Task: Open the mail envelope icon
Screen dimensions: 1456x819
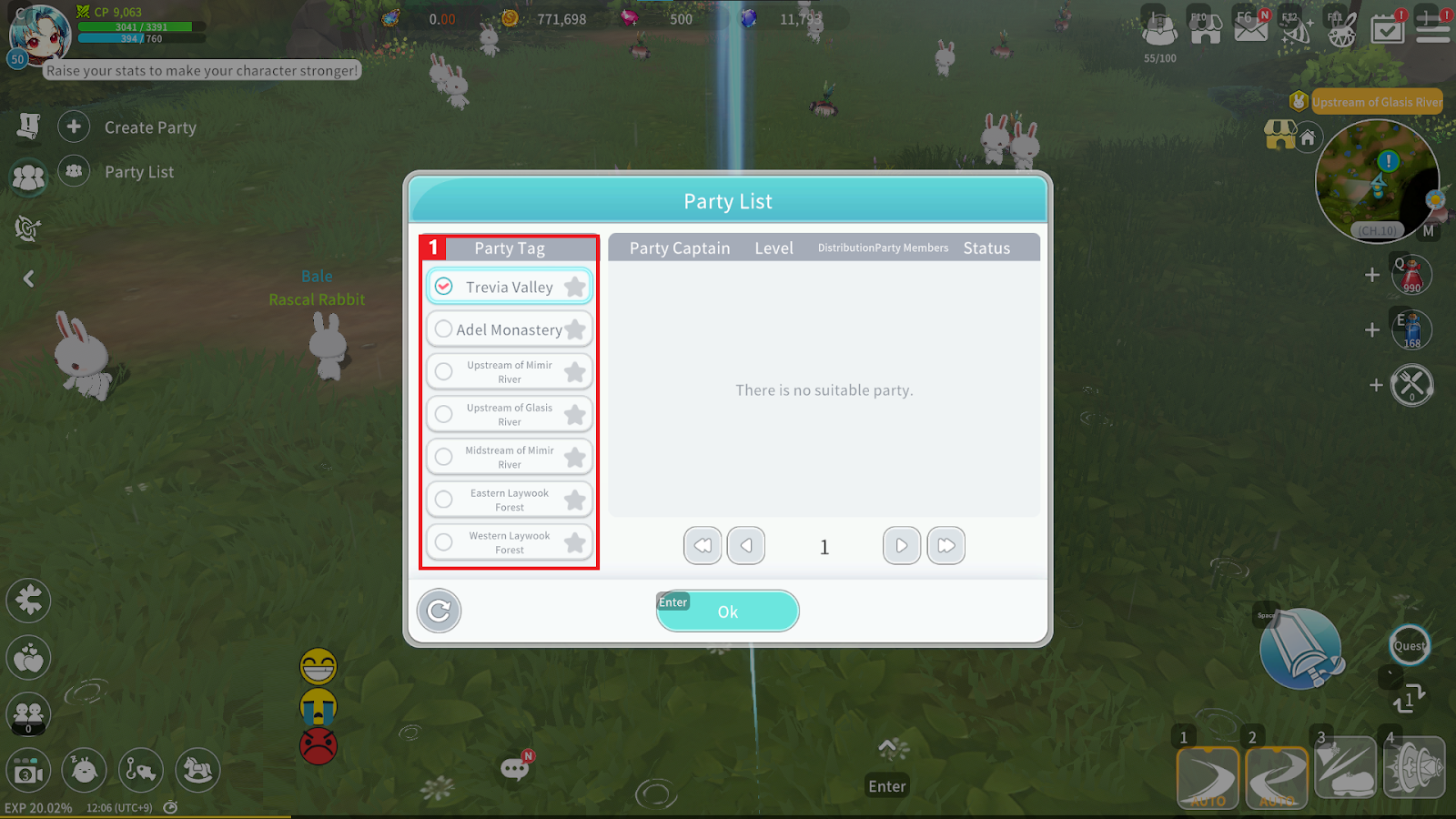Action: coord(1250,27)
